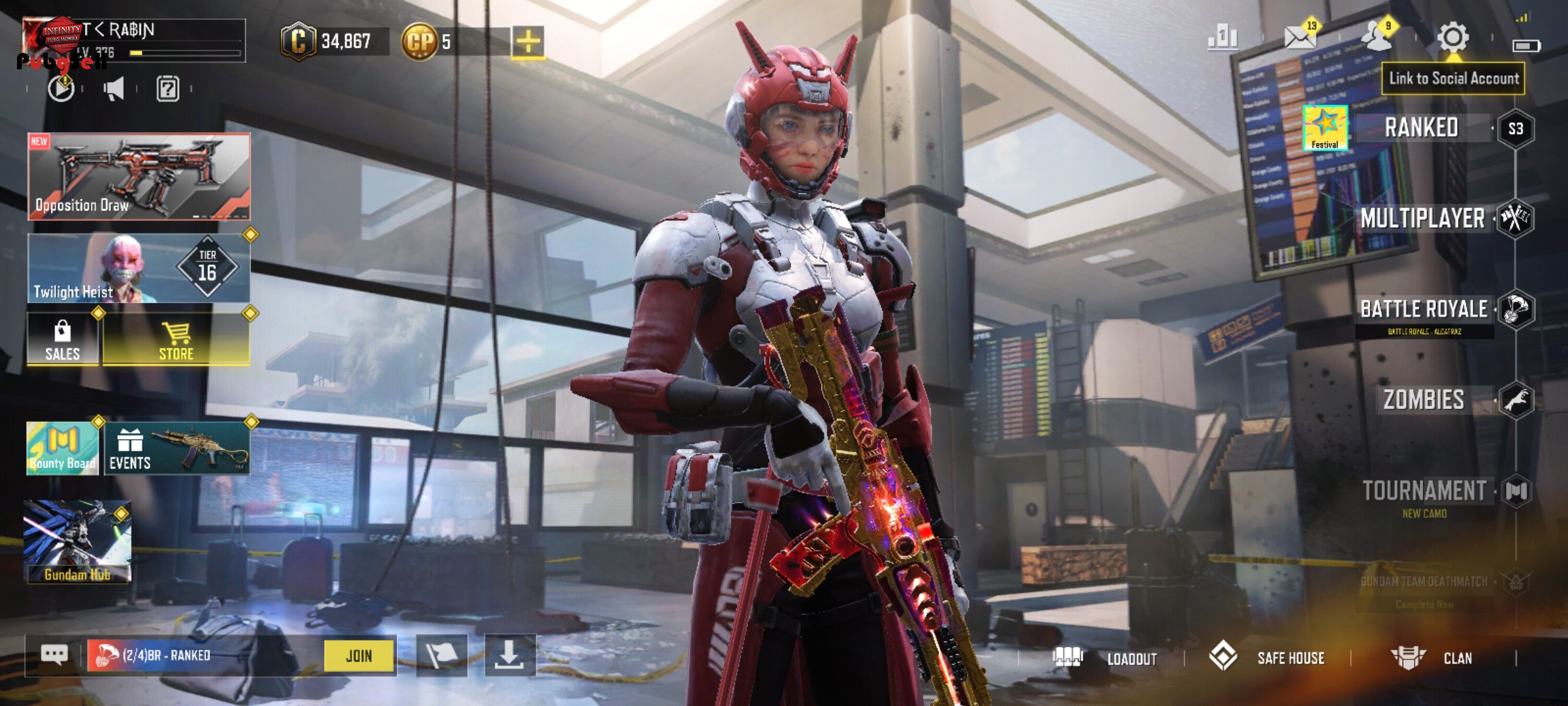Viewport: 1568px width, 706px height.
Task: Link to Social Account
Action: [1453, 78]
